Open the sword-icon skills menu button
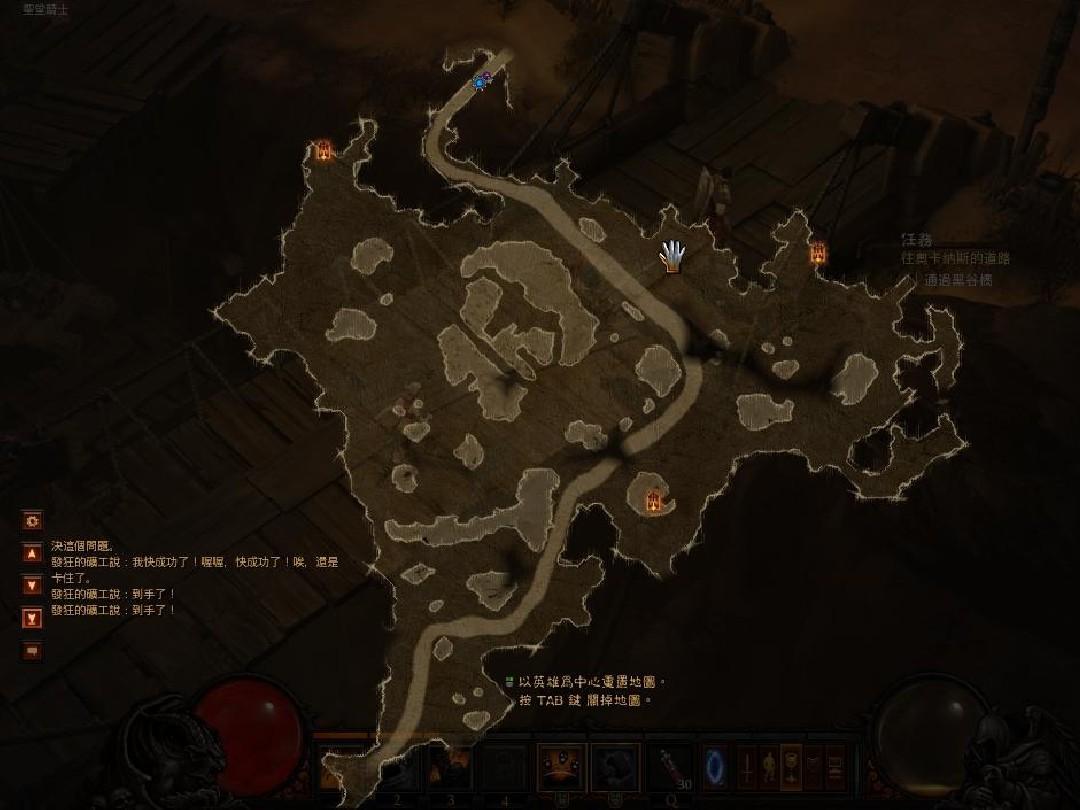 746,768
